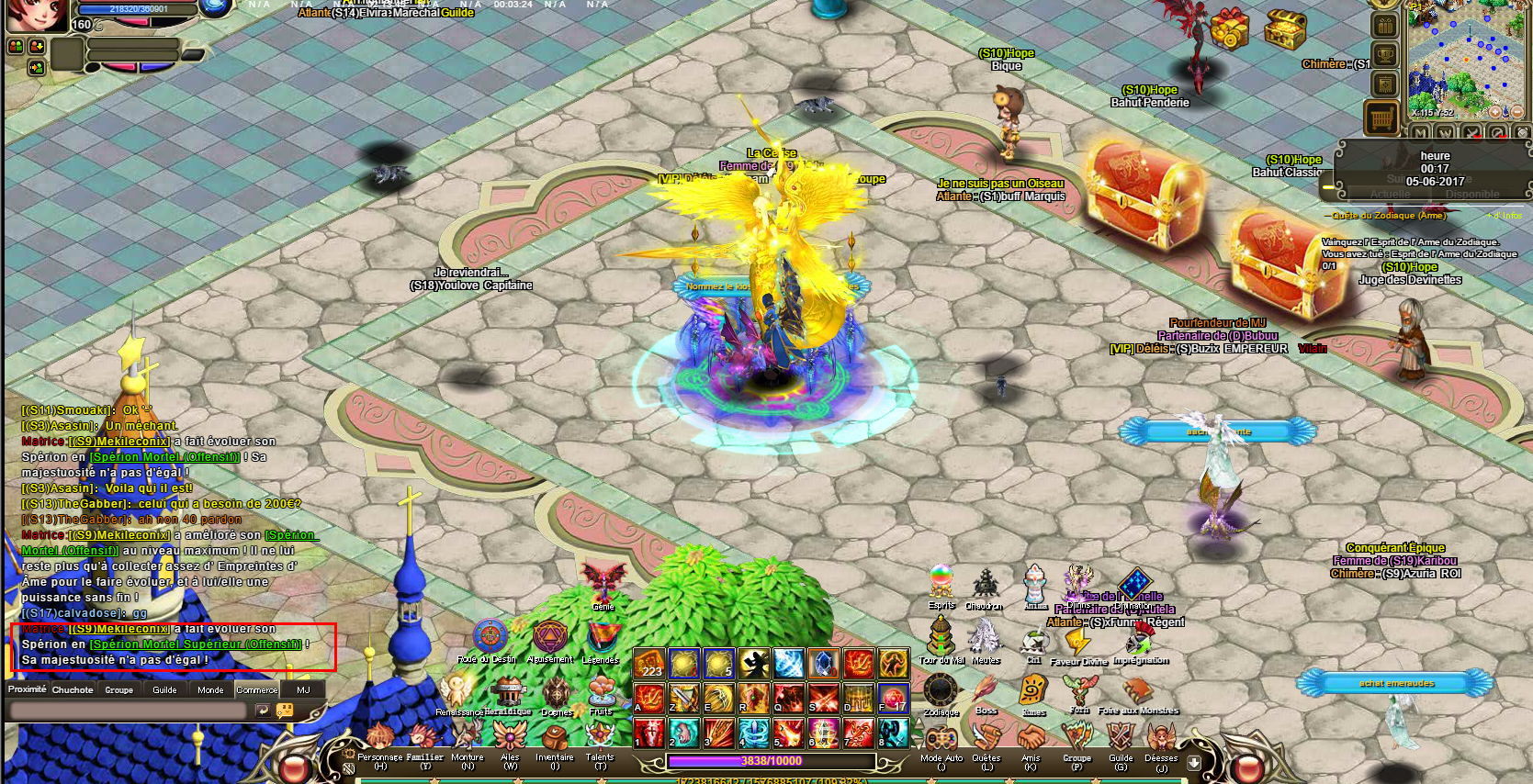Screen dimensions: 1533x784
Task: Switch to the Monde chat tab
Action: point(210,689)
